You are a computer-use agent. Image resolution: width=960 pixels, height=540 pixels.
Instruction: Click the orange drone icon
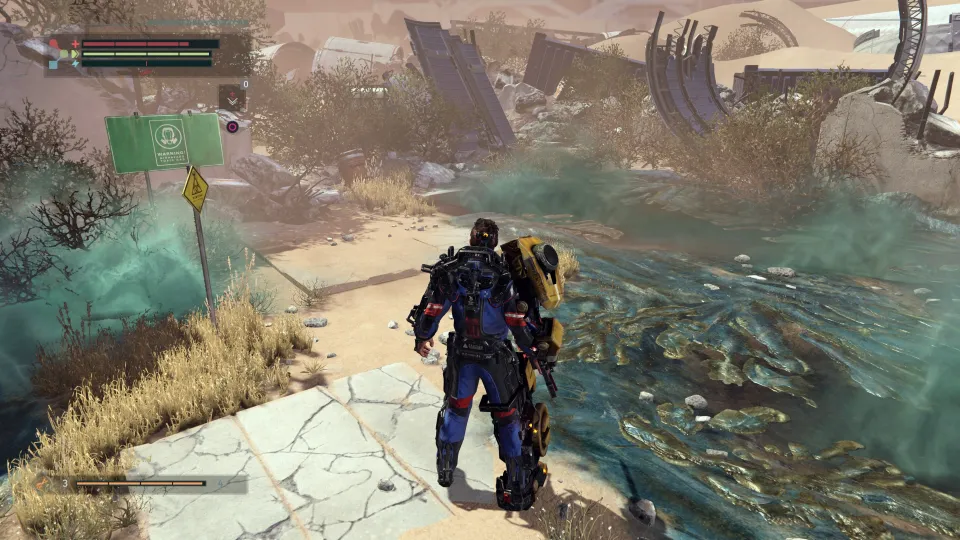tap(44, 484)
